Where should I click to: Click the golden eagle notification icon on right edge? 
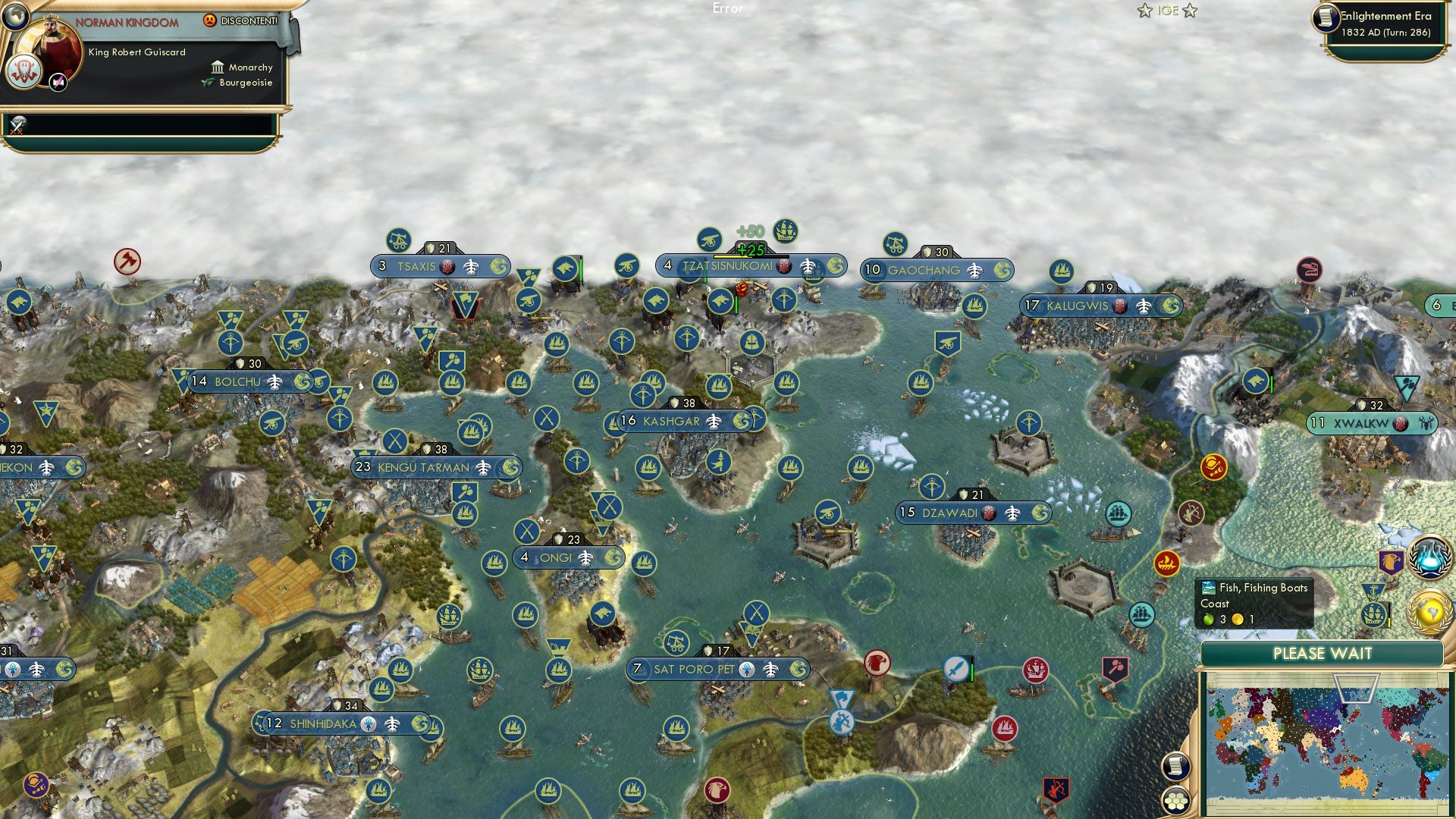1392,561
